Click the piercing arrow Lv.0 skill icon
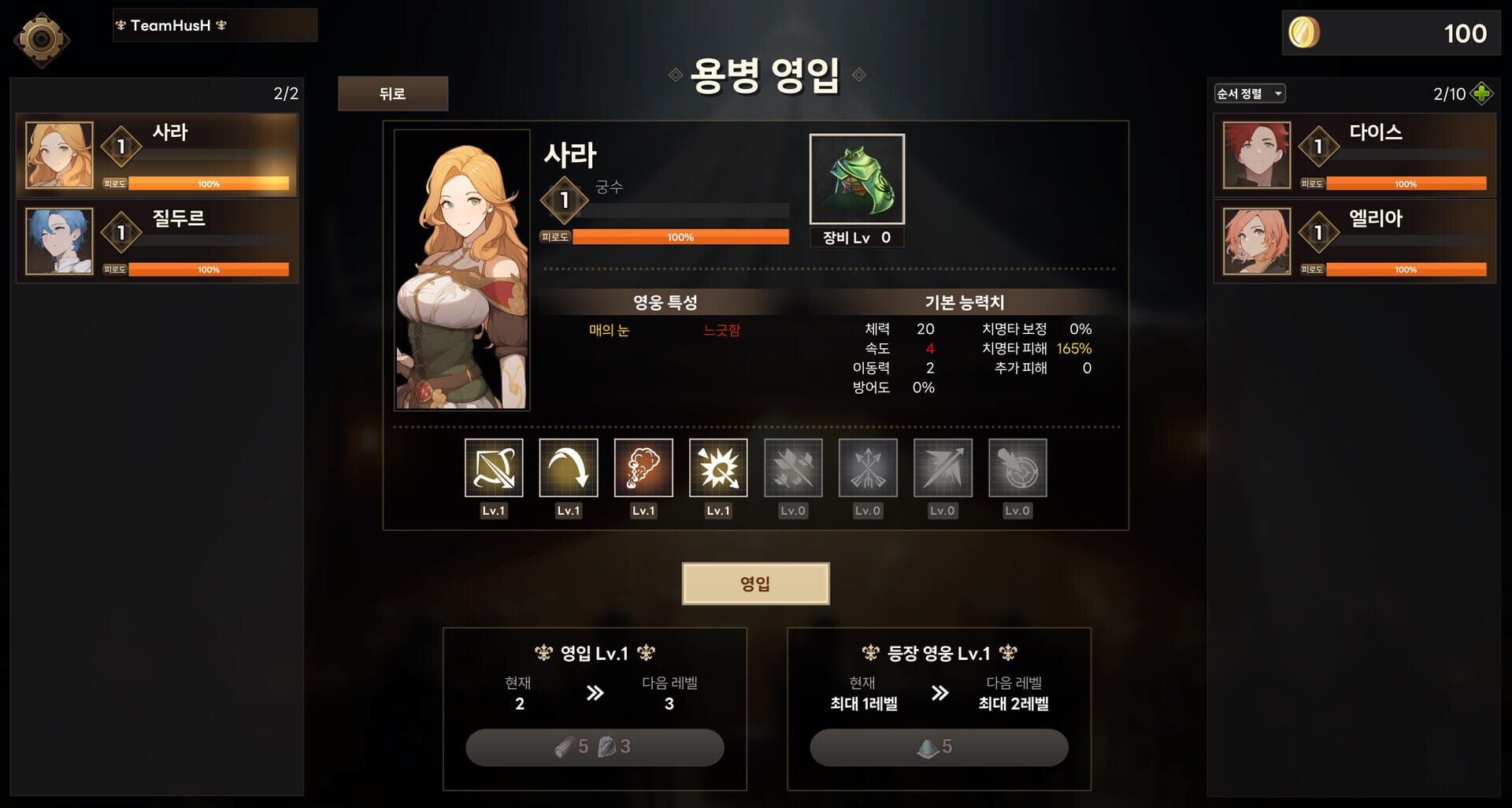1512x808 pixels. (942, 469)
